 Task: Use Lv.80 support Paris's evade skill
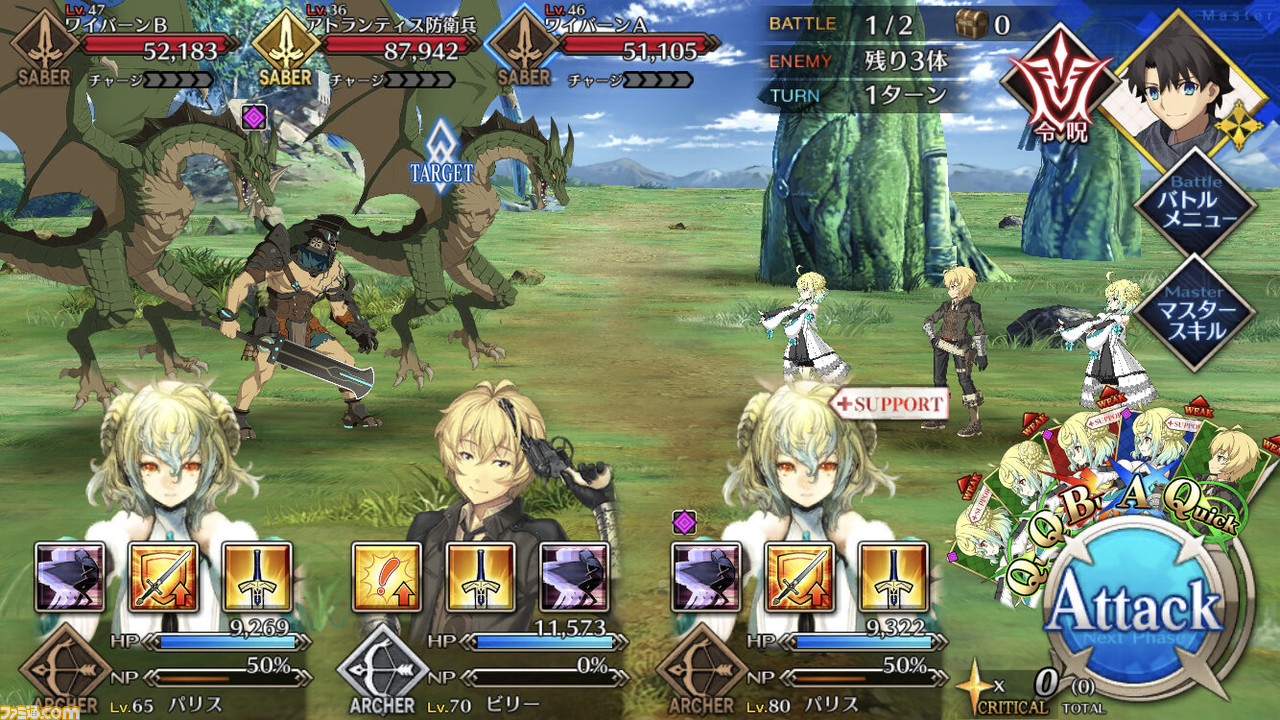pyautogui.click(x=706, y=577)
